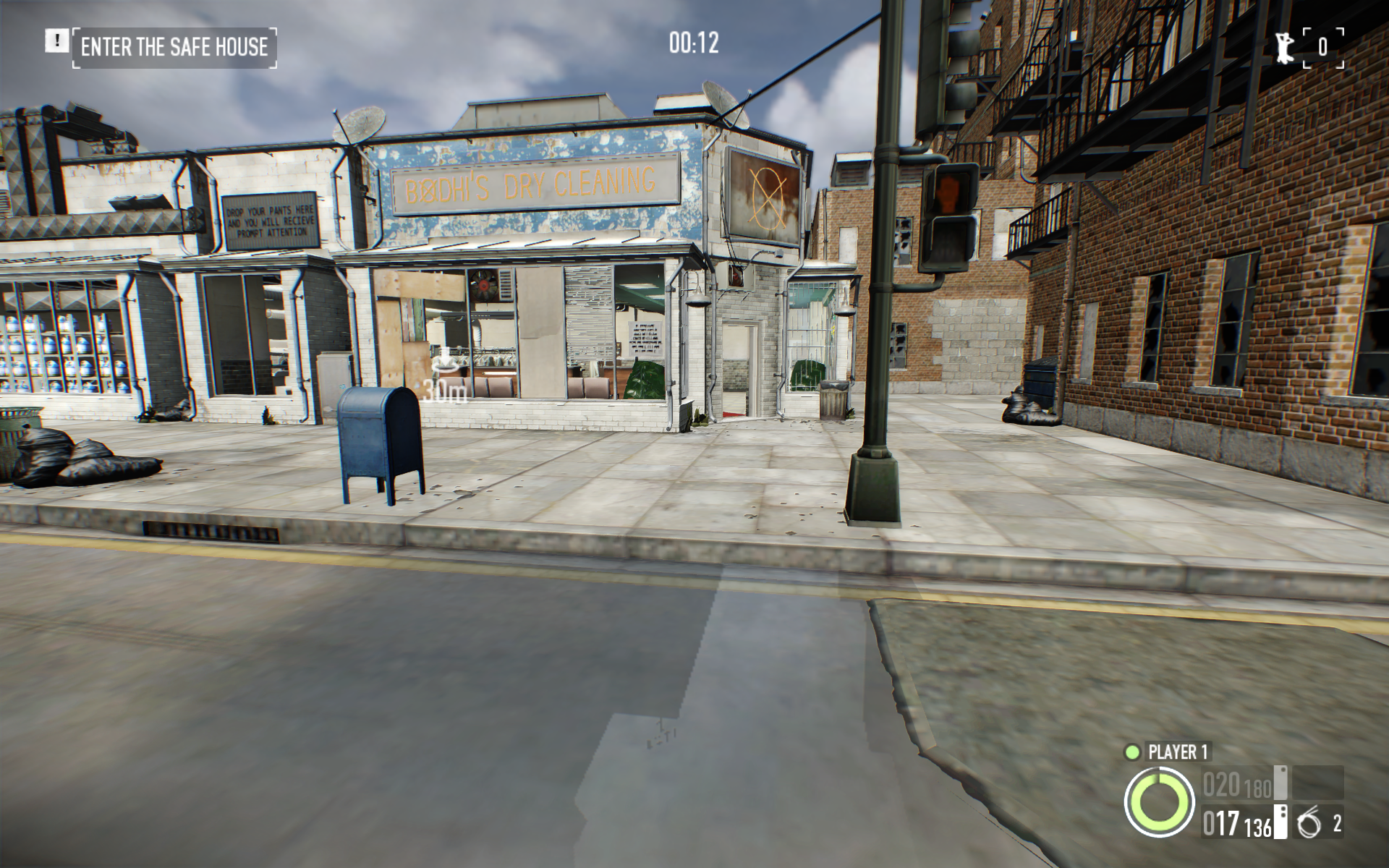The width and height of the screenshot is (1389, 868).
Task: Click the Enter the Safe House objective
Action: pyautogui.click(x=174, y=48)
